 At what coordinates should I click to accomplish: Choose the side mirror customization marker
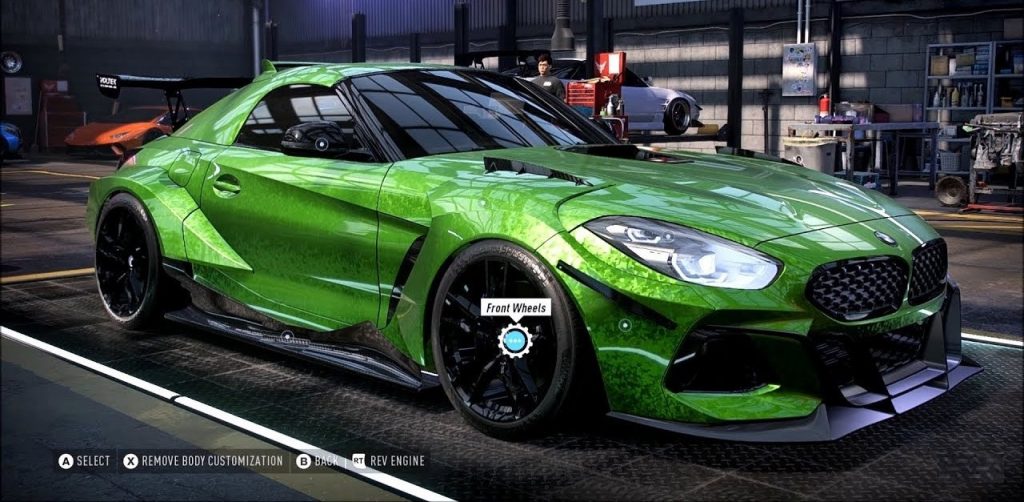pyautogui.click(x=321, y=143)
